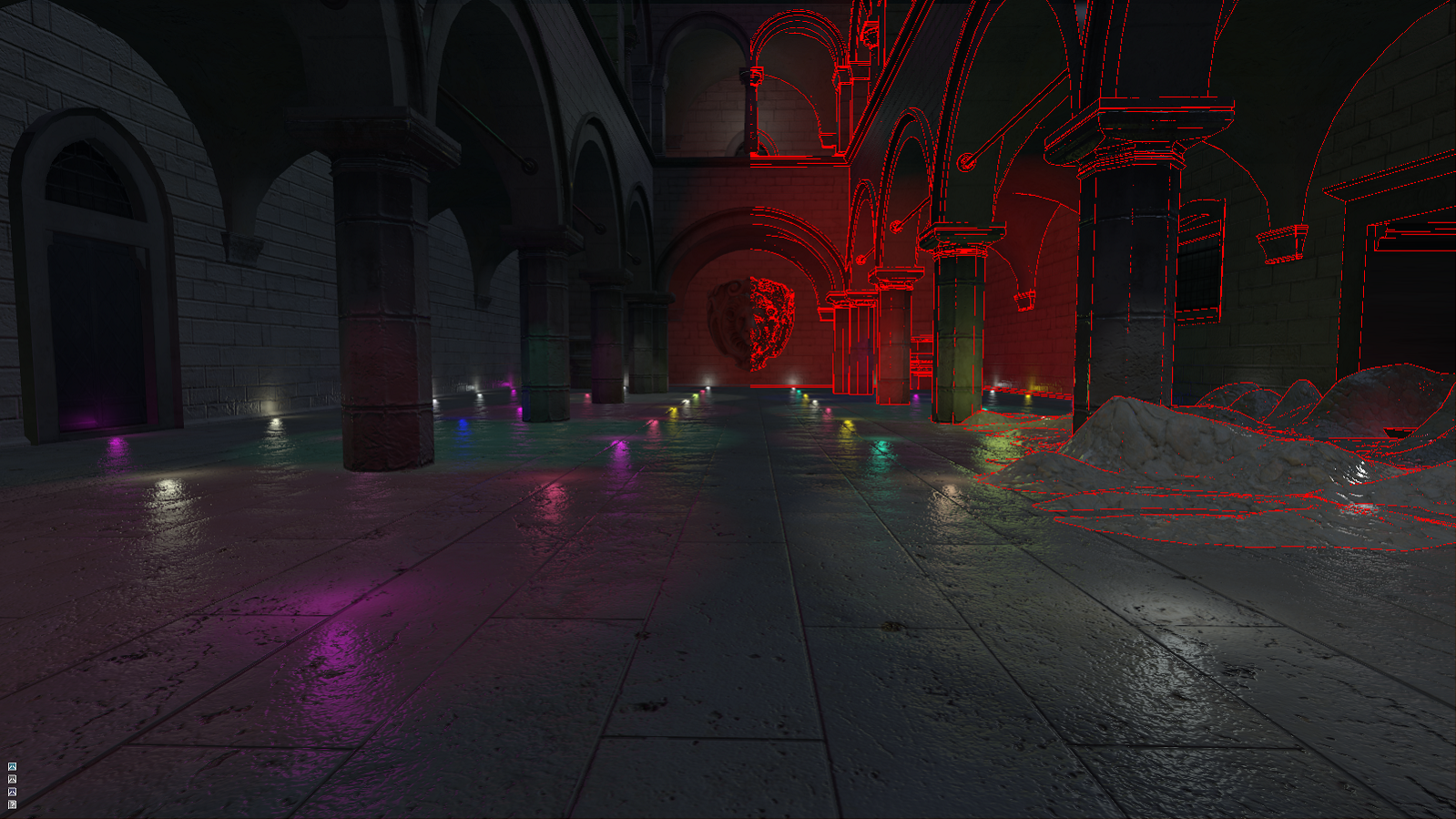Select the grey debug buffer thumbnail

pos(12,779)
